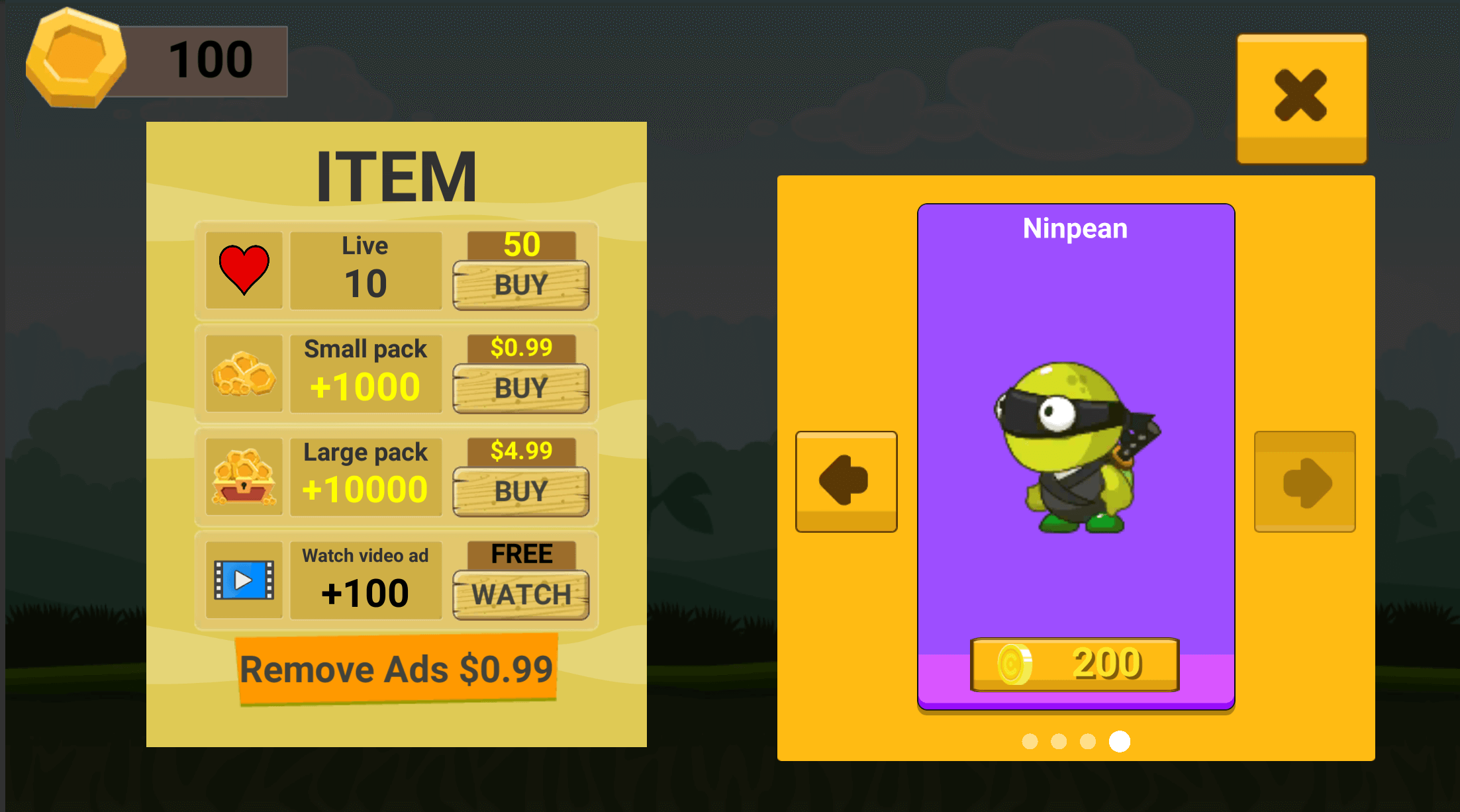Advance the carousel with the forward chevron
The image size is (1460, 812).
(x=1304, y=481)
